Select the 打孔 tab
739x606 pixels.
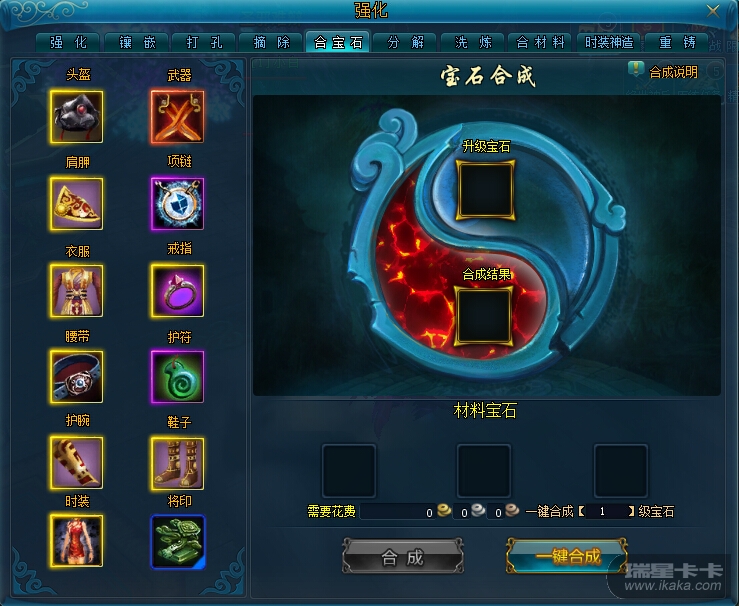click(203, 42)
